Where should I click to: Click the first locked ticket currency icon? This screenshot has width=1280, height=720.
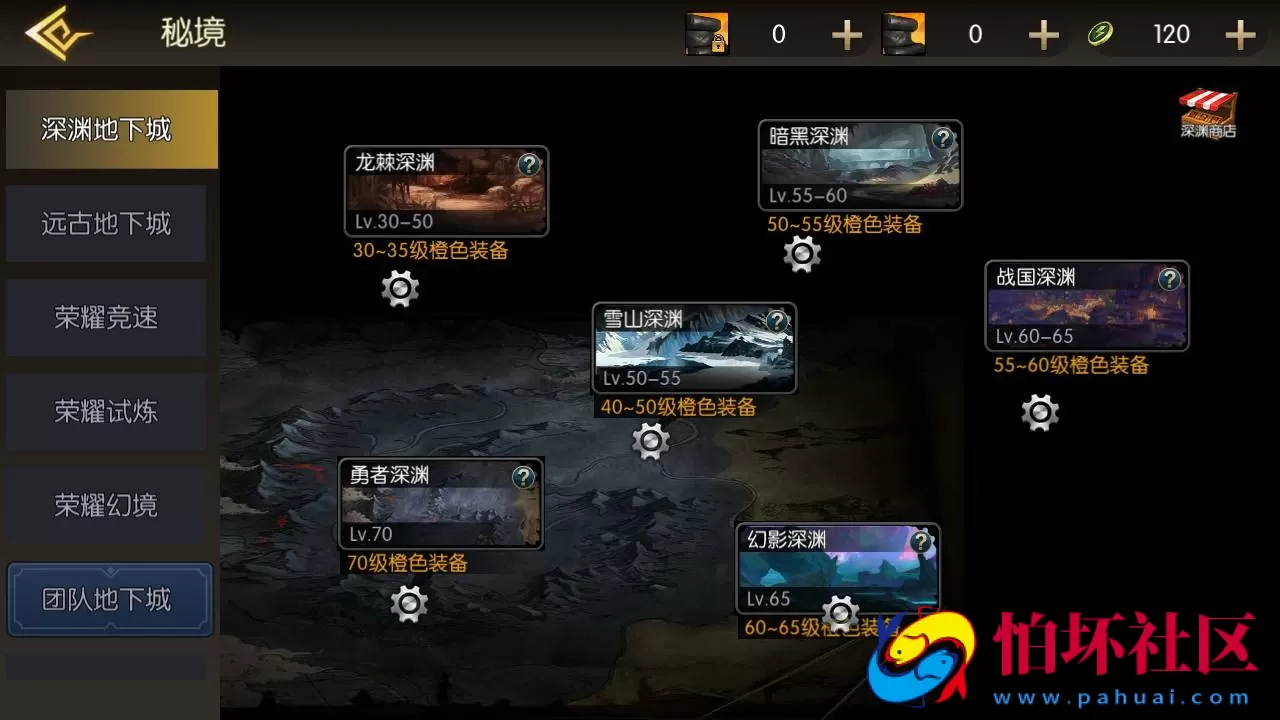tap(707, 33)
